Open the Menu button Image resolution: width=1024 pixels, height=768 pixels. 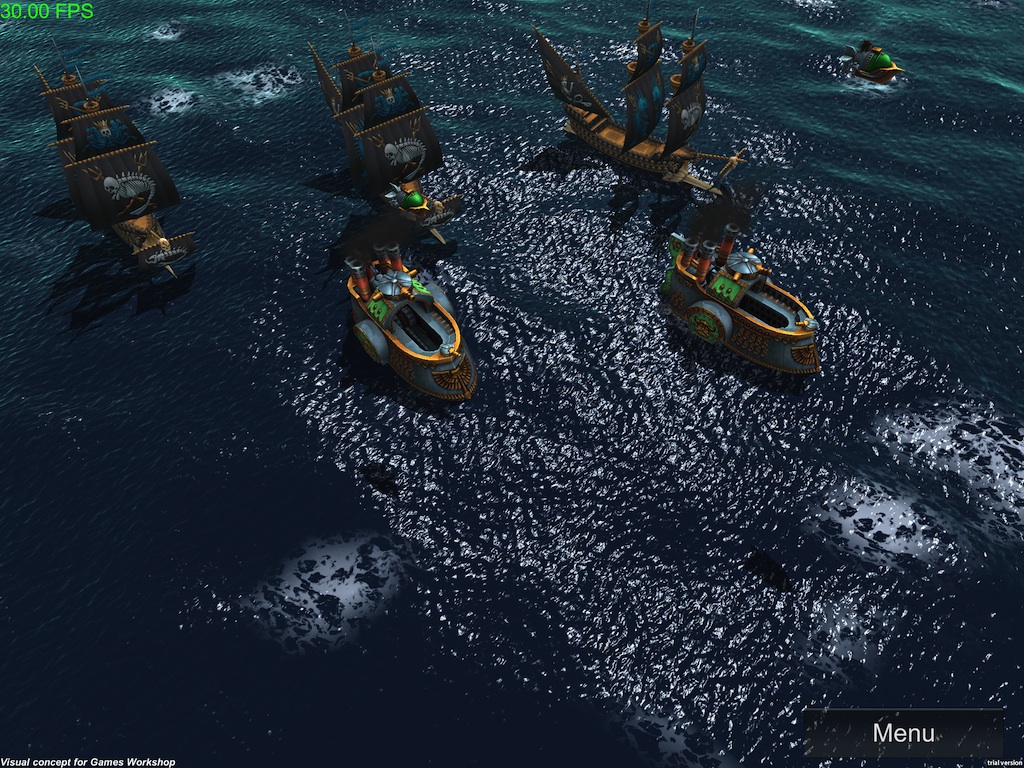click(903, 733)
